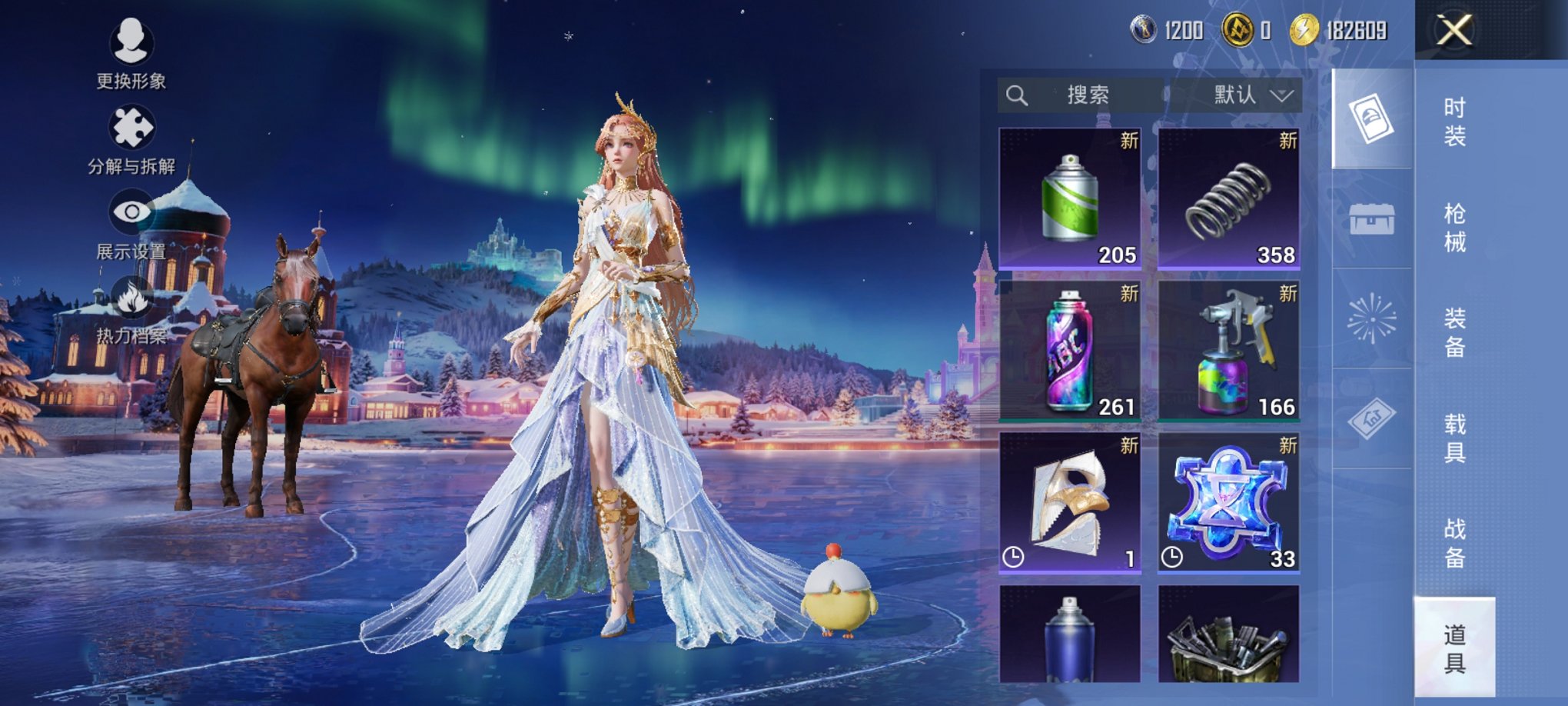The height and width of the screenshot is (706, 1568).
Task: Open 分解与拆解 dismantle menu
Action: click(131, 140)
